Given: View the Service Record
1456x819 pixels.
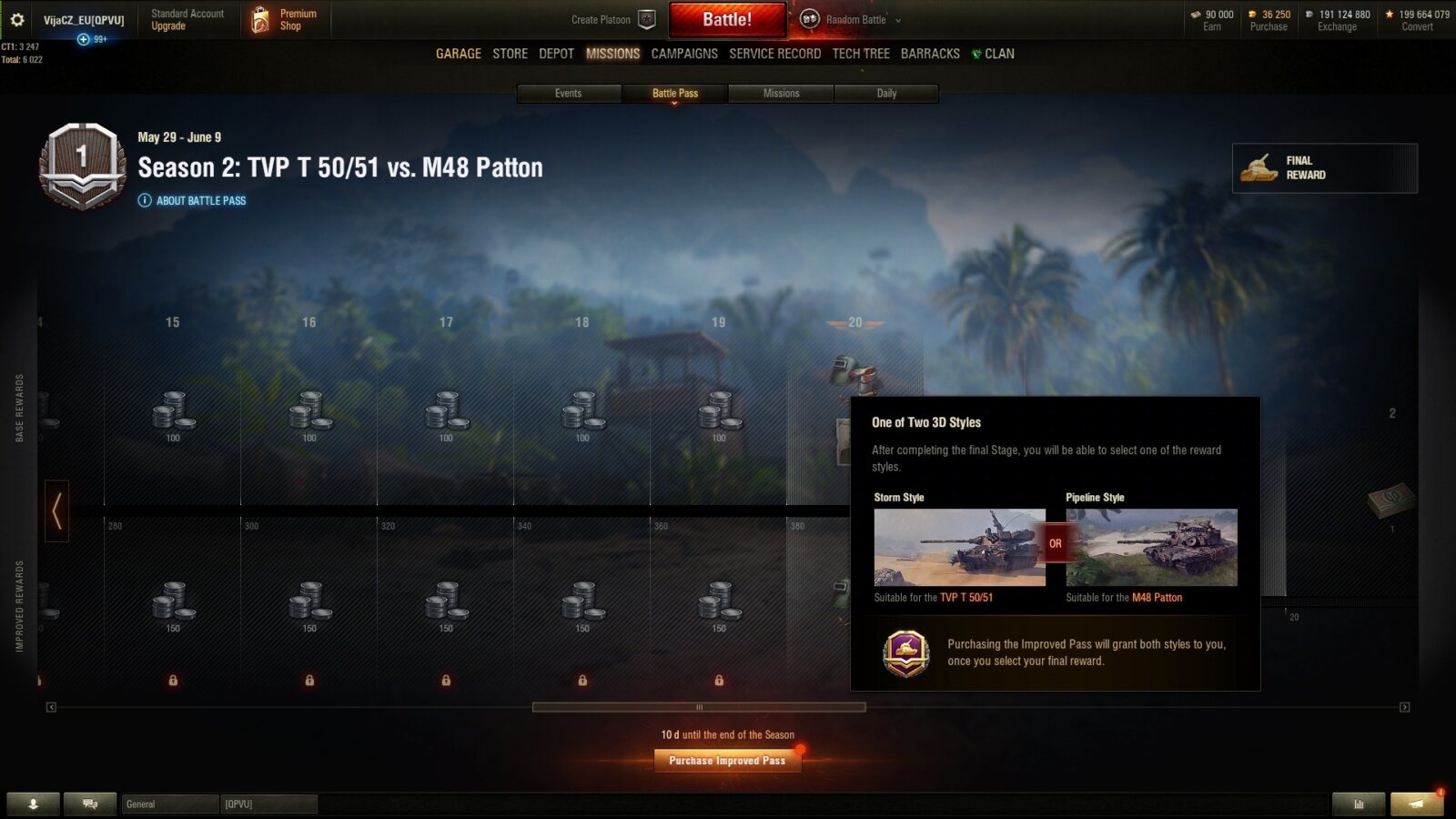Looking at the screenshot, I should point(774,54).
